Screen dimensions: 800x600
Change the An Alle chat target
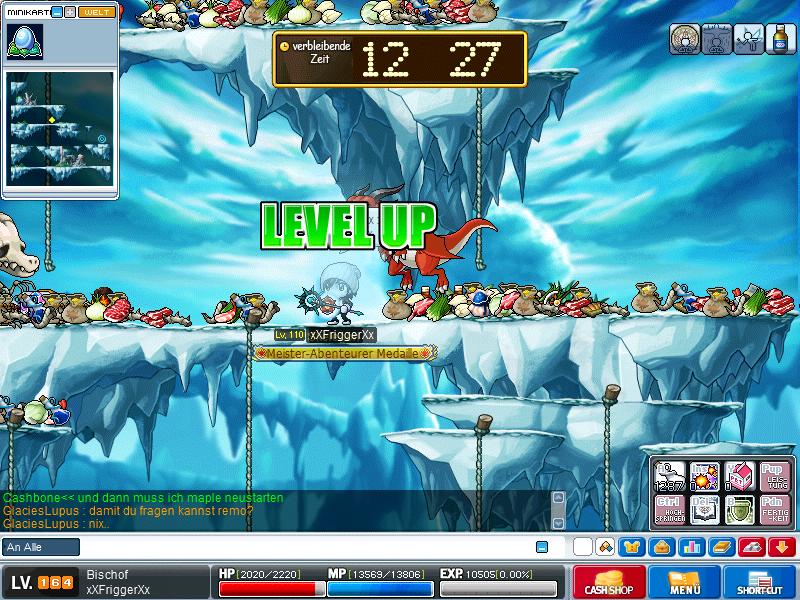[x=41, y=547]
